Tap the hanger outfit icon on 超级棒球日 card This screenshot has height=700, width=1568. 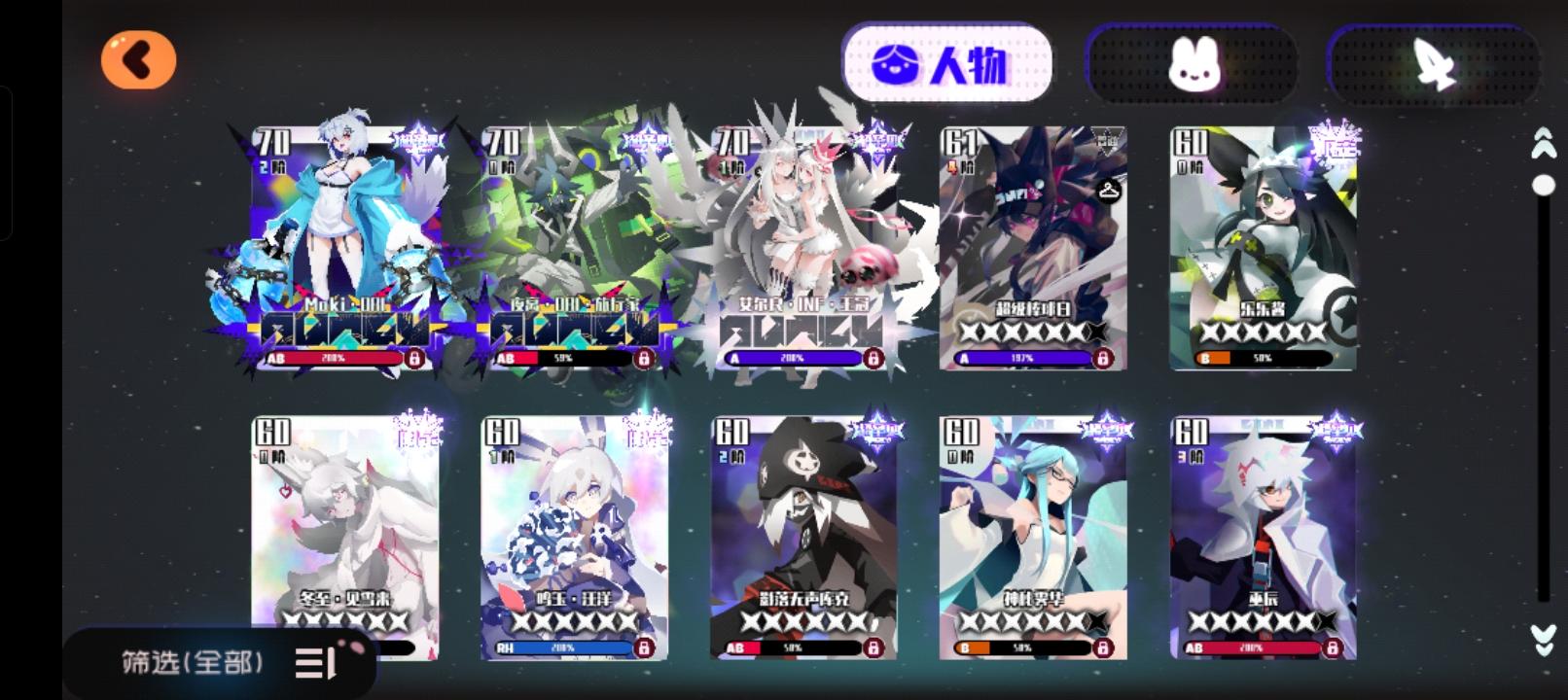(1110, 192)
